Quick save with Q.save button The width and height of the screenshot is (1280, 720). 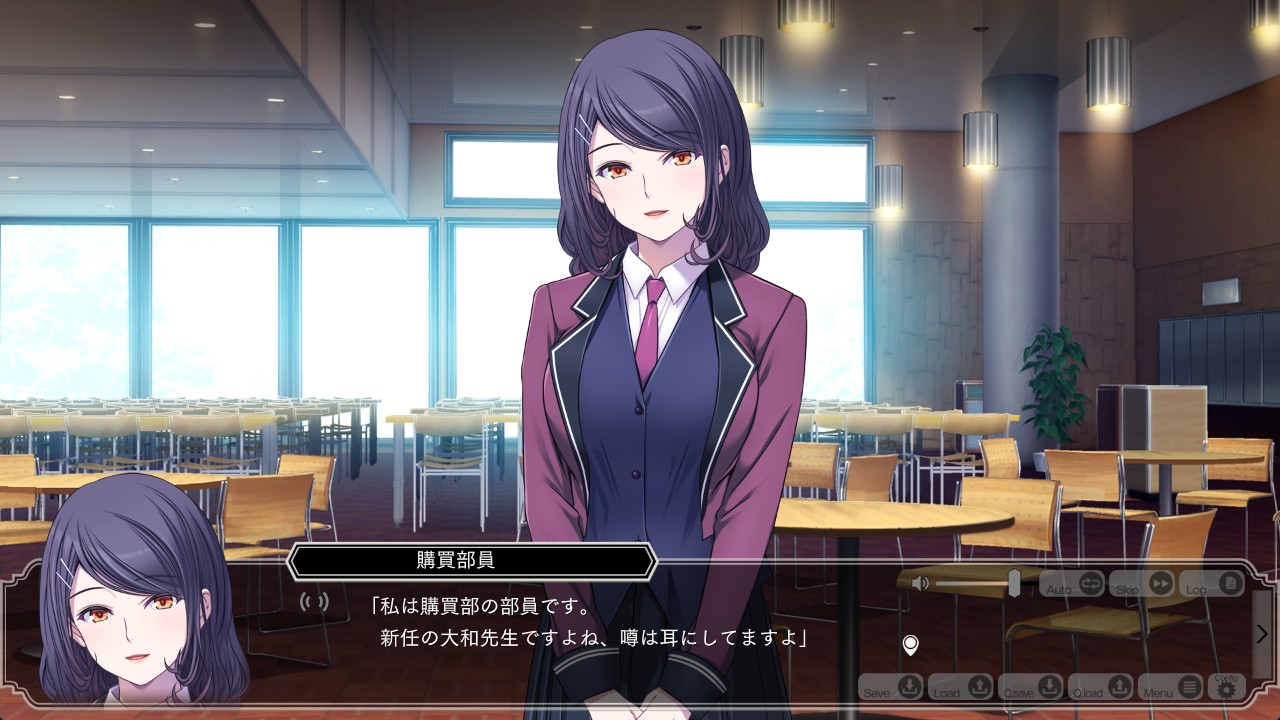[1031, 687]
